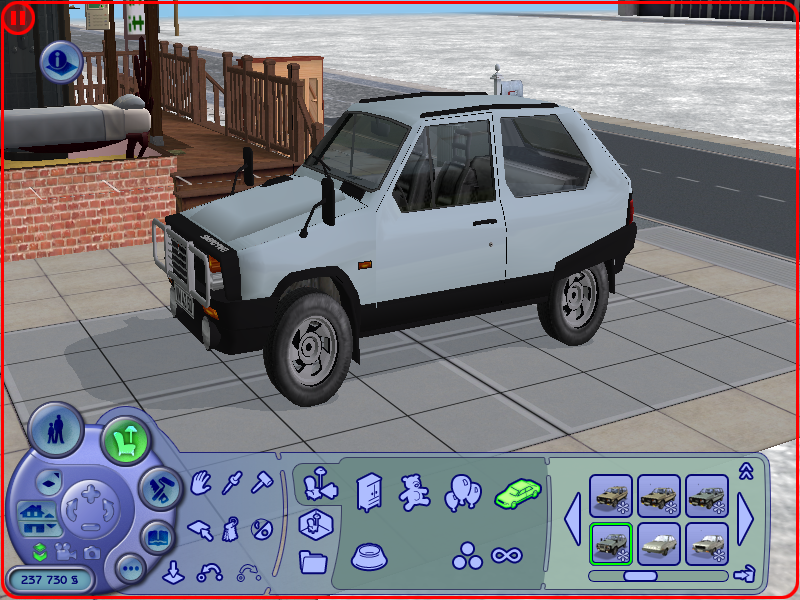The image size is (800, 600).
Task: Zoom out with the camera minus button
Action: [89, 526]
